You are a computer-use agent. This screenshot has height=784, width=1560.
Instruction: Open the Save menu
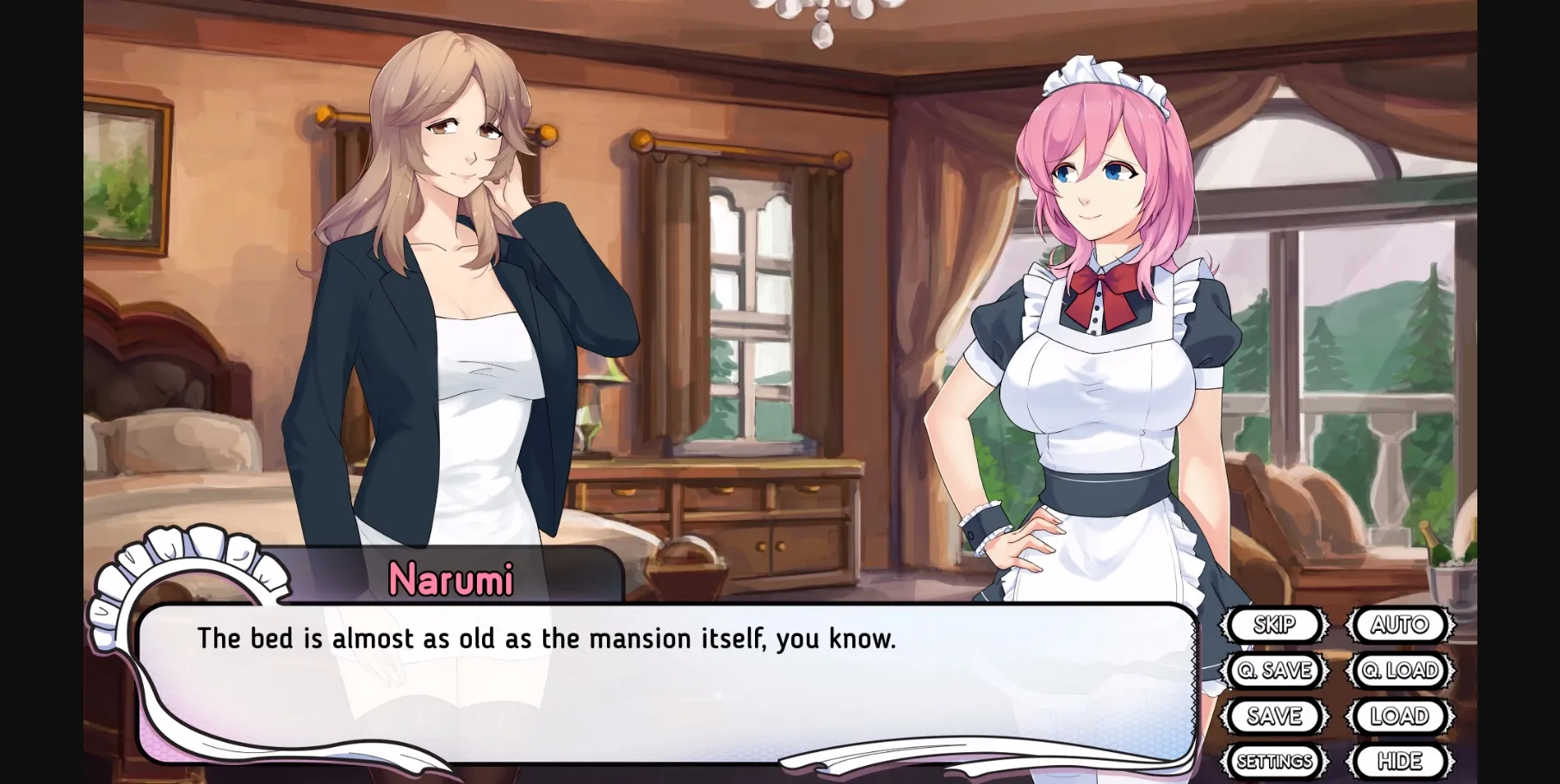pyautogui.click(x=1275, y=715)
